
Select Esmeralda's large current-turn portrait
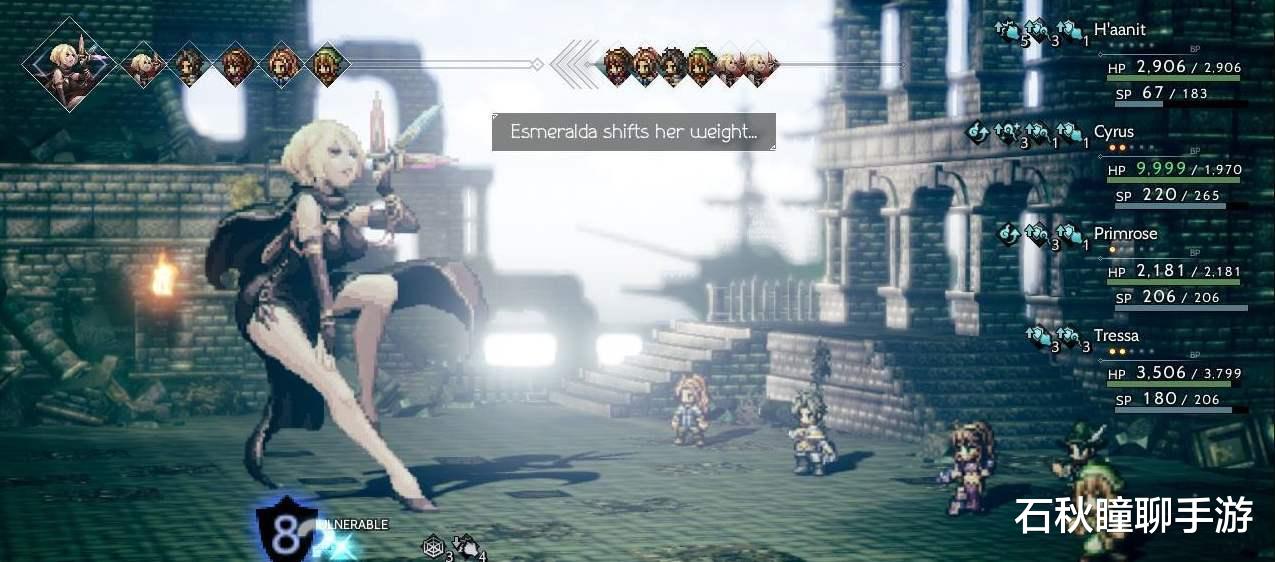pos(70,64)
